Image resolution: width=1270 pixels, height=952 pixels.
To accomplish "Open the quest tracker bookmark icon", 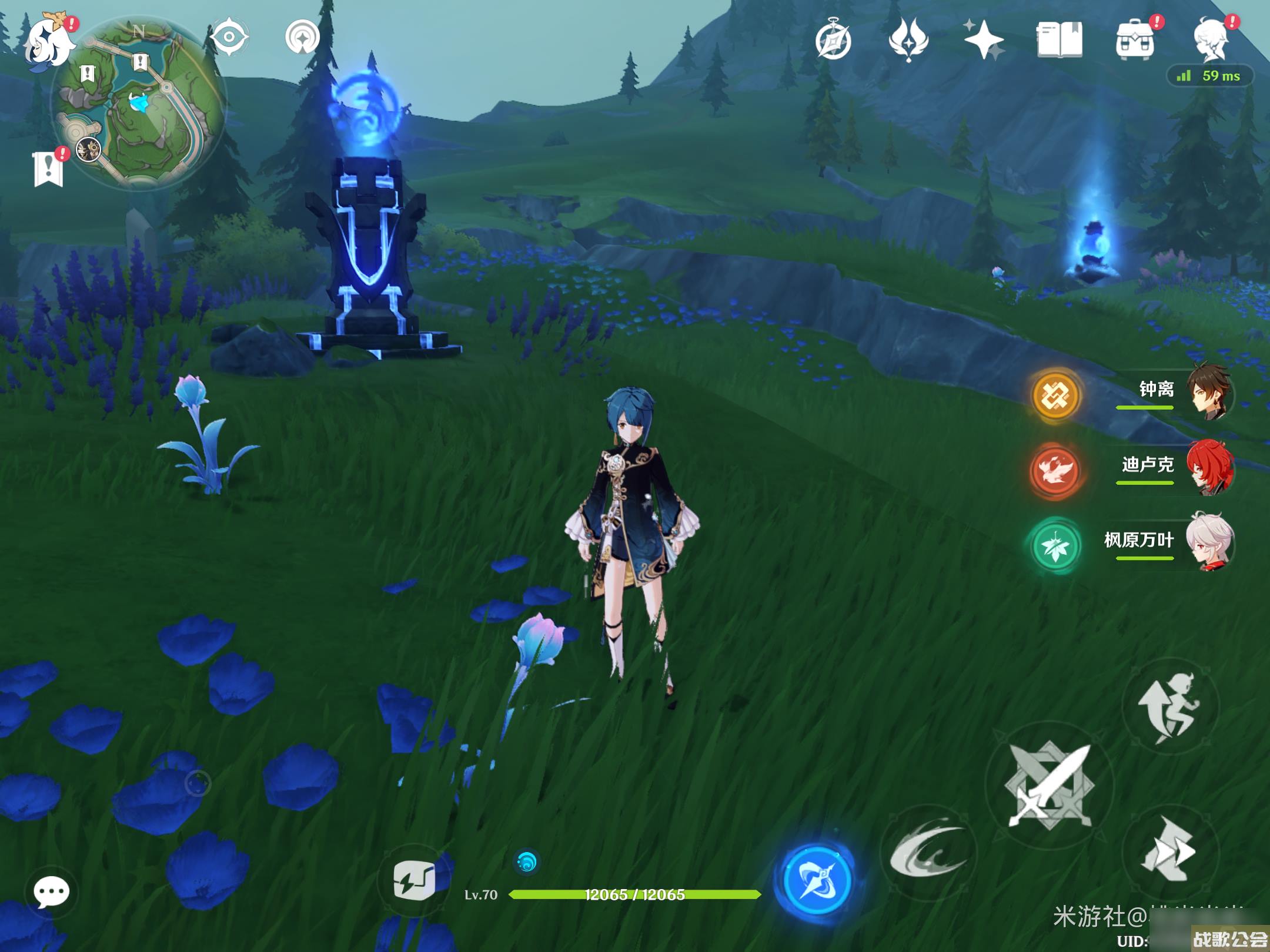I will [x=48, y=169].
